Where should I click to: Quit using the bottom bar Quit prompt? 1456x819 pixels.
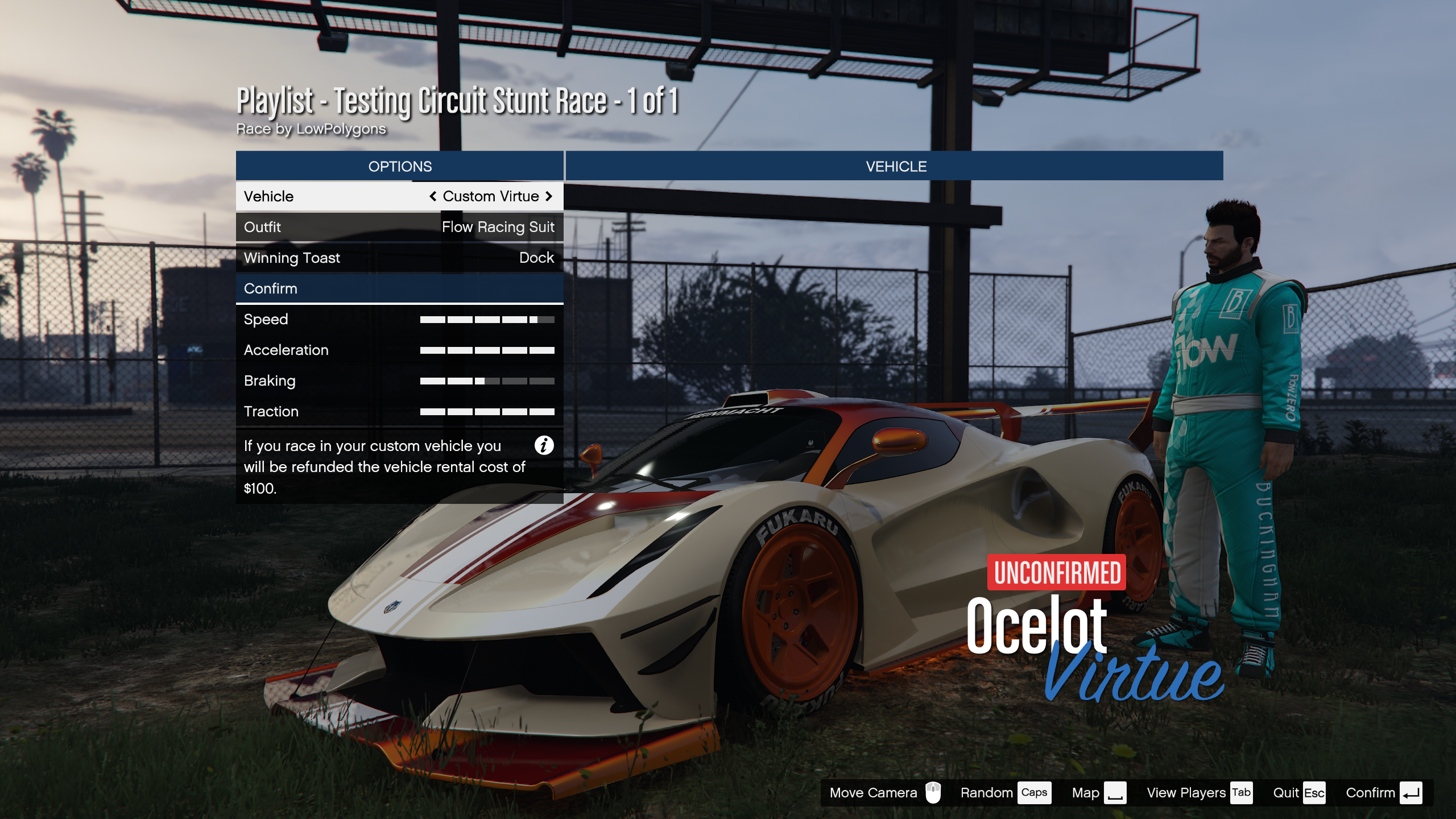[x=1298, y=793]
